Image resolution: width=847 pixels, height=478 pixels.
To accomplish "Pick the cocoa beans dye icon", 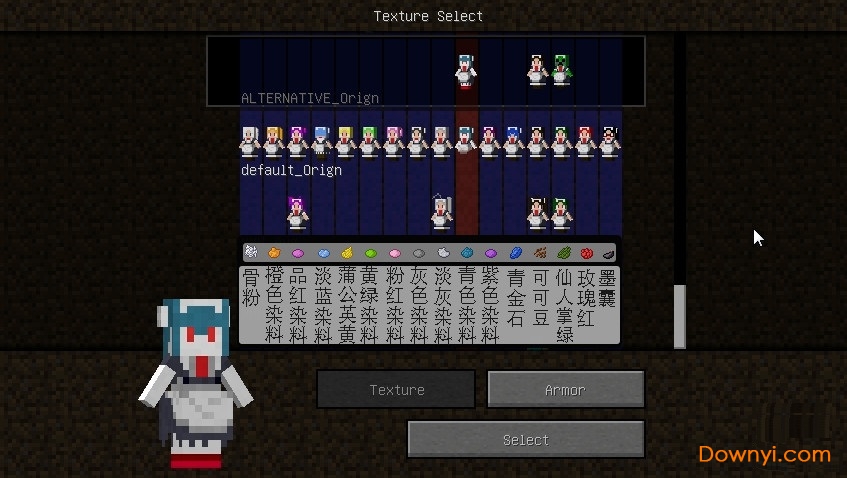I will click(x=540, y=253).
